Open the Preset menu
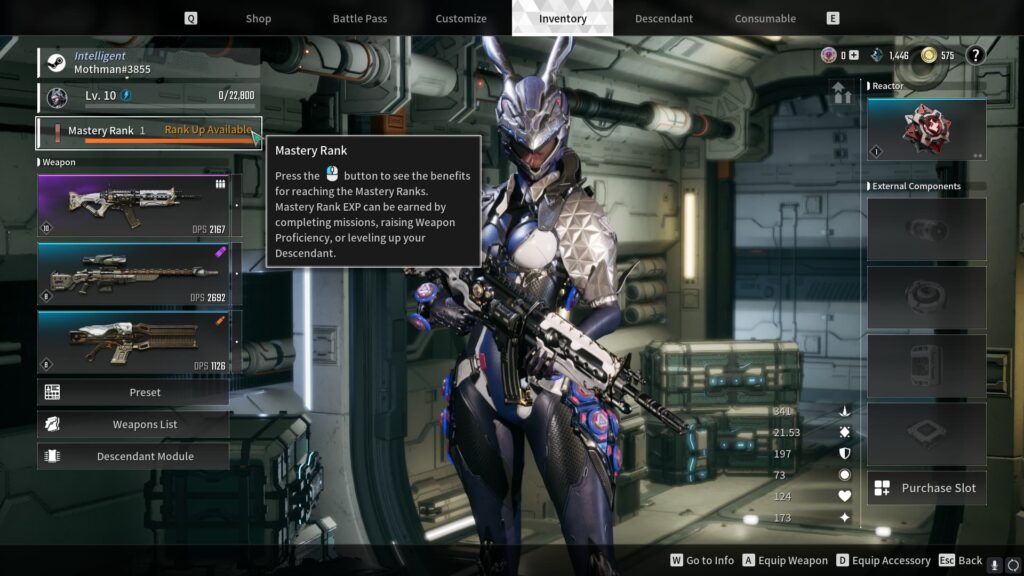The height and width of the screenshot is (576, 1024). point(134,392)
